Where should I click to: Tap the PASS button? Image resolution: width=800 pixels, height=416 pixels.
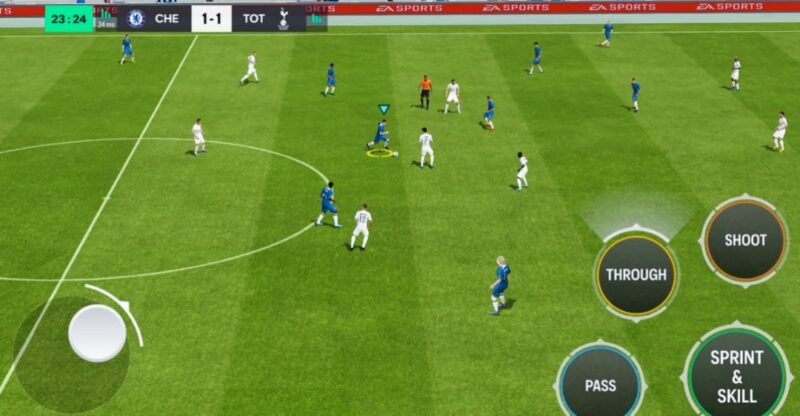click(x=600, y=384)
